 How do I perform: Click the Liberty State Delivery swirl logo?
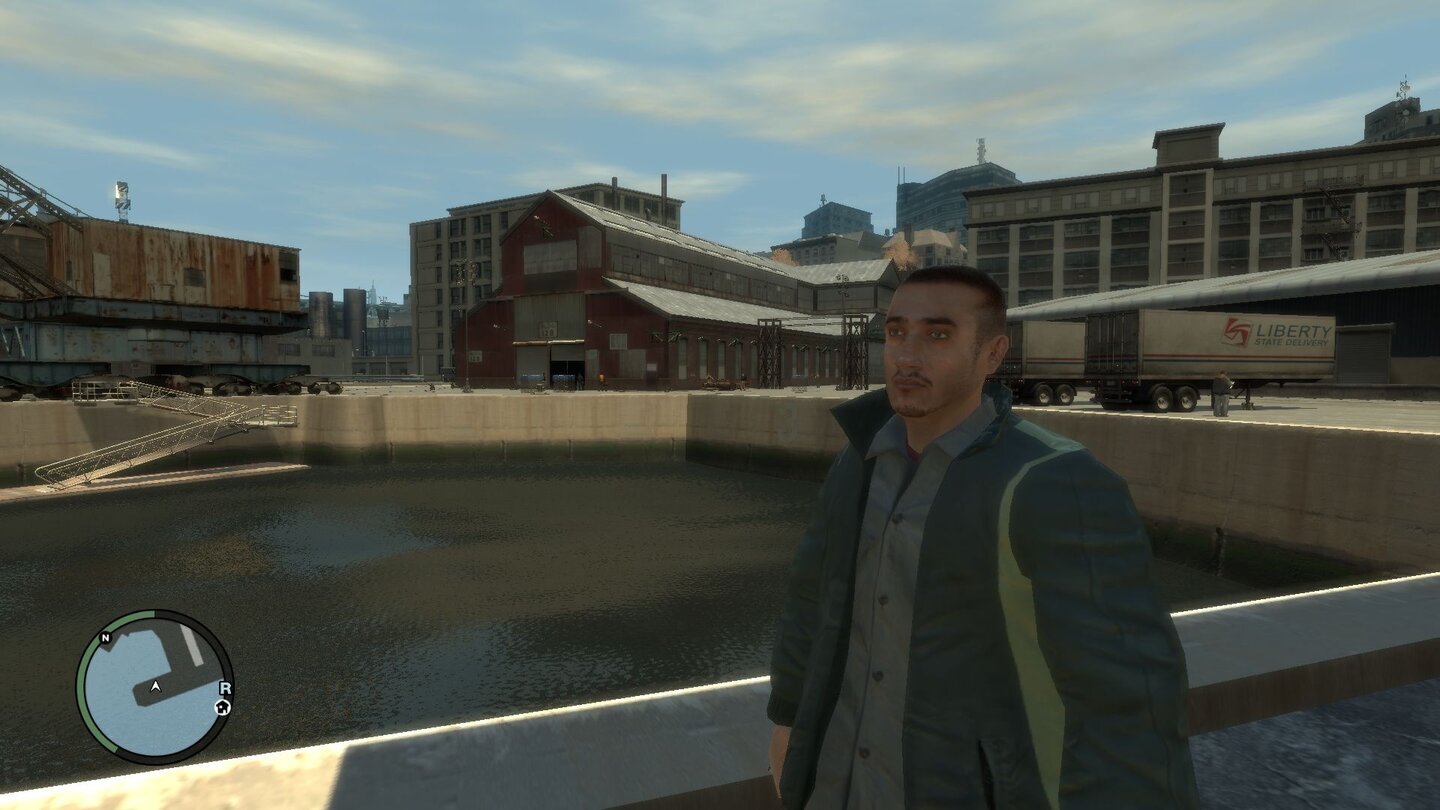(1235, 333)
